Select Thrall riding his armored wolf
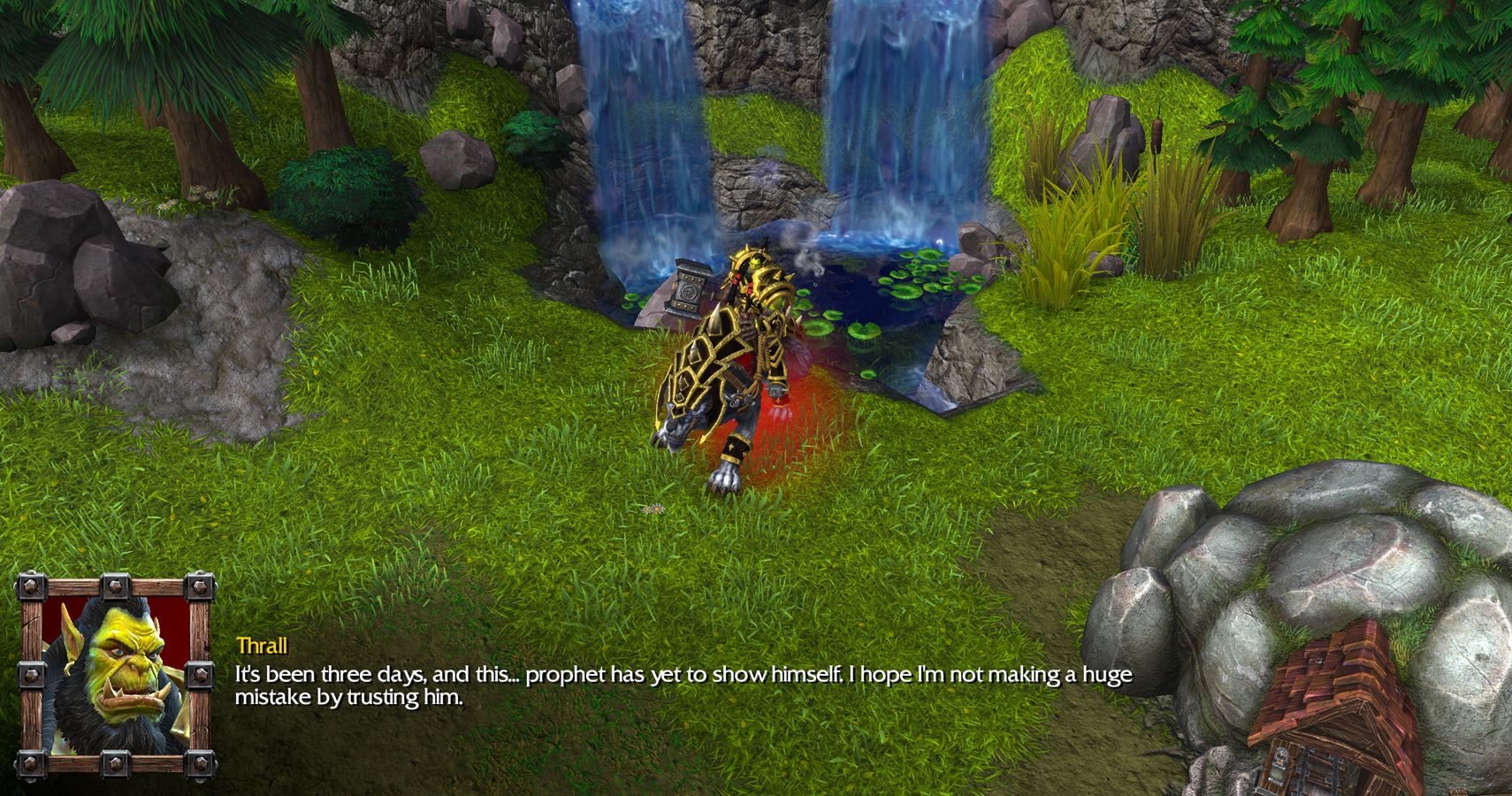Screen dimensions: 1512x796 click(x=743, y=354)
